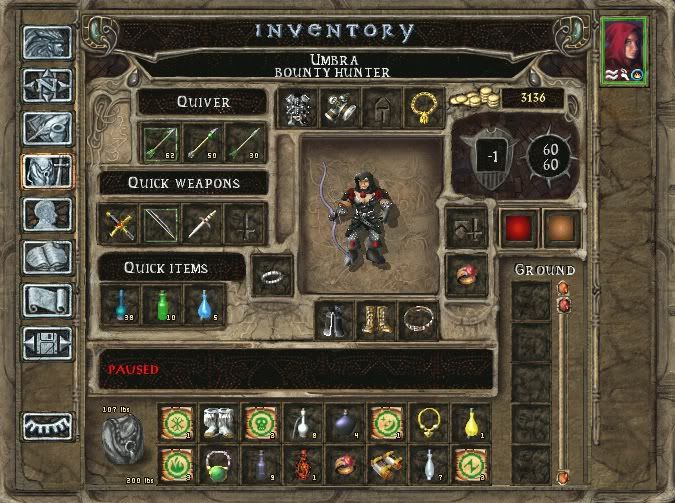The image size is (675, 503).
Task: Open the area map from sidebar
Action: coord(48,87)
